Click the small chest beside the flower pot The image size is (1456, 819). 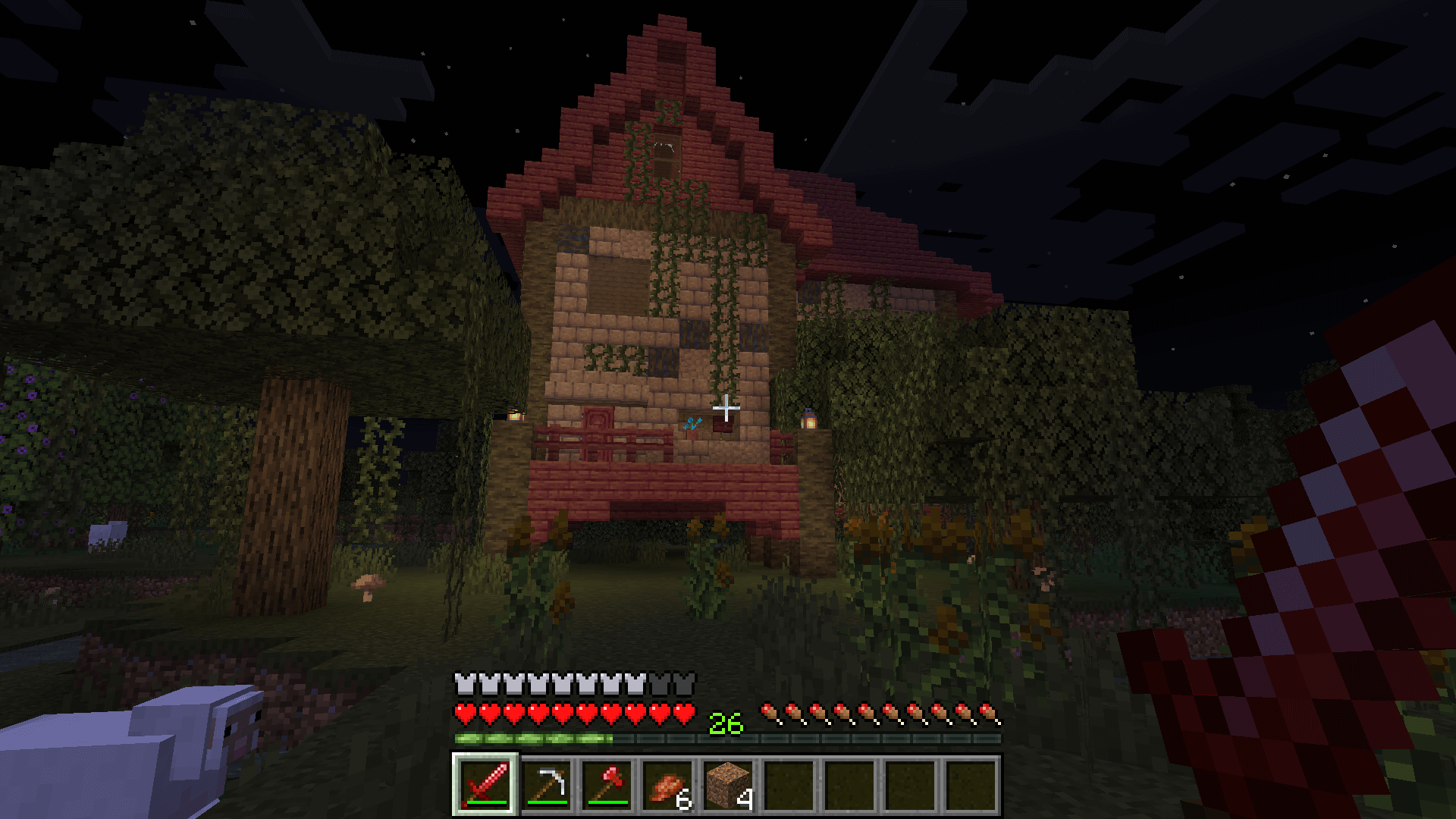click(724, 422)
